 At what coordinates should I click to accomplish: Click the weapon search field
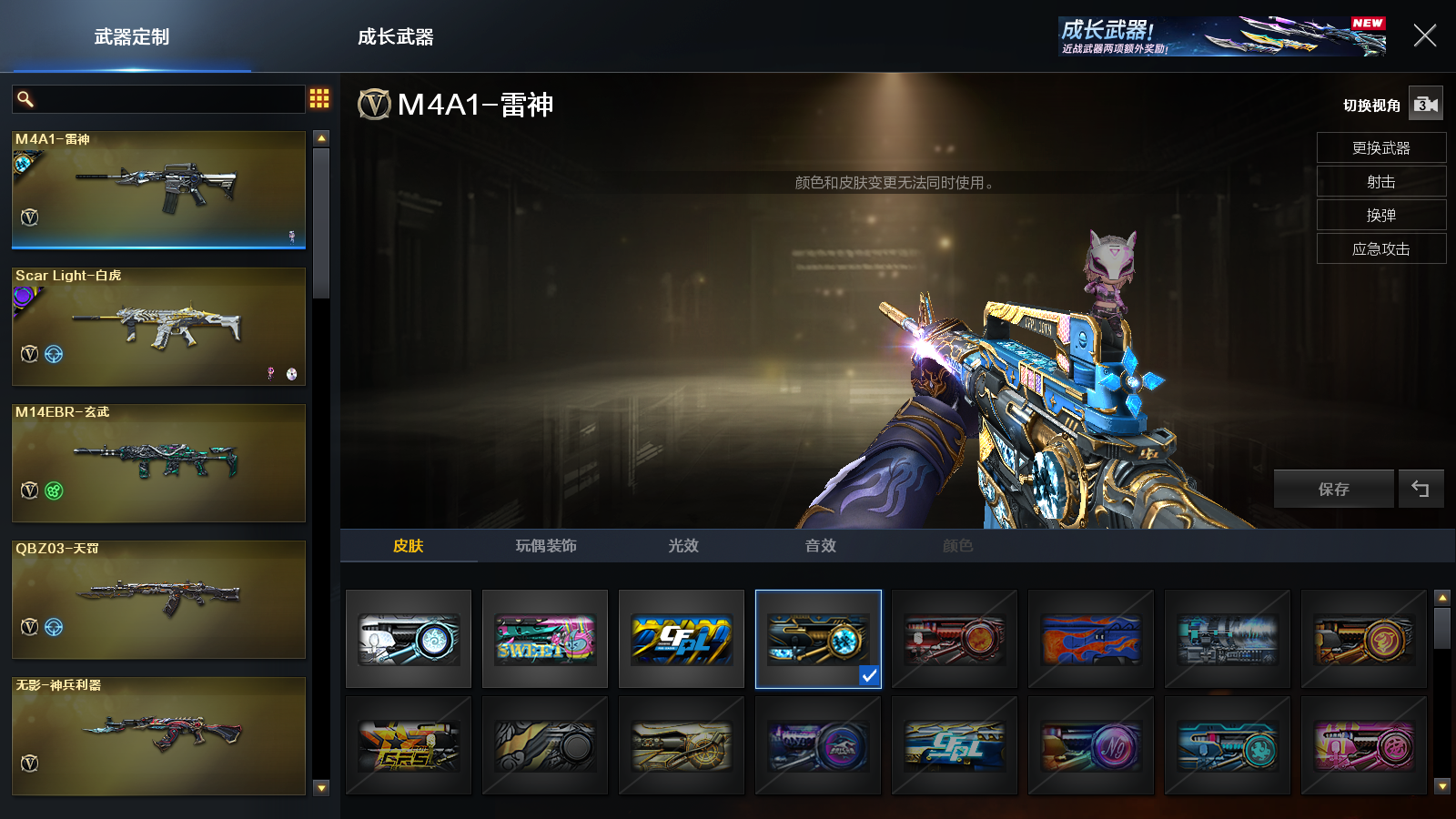[x=168, y=99]
